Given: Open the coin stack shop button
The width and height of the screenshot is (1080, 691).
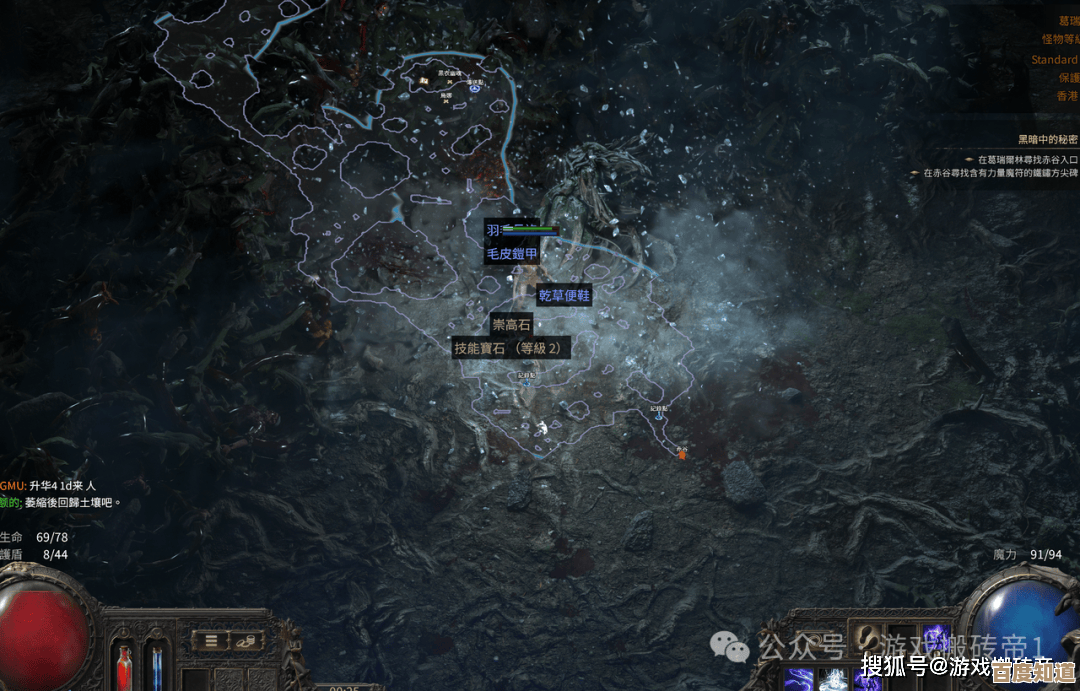Looking at the screenshot, I should [x=246, y=640].
